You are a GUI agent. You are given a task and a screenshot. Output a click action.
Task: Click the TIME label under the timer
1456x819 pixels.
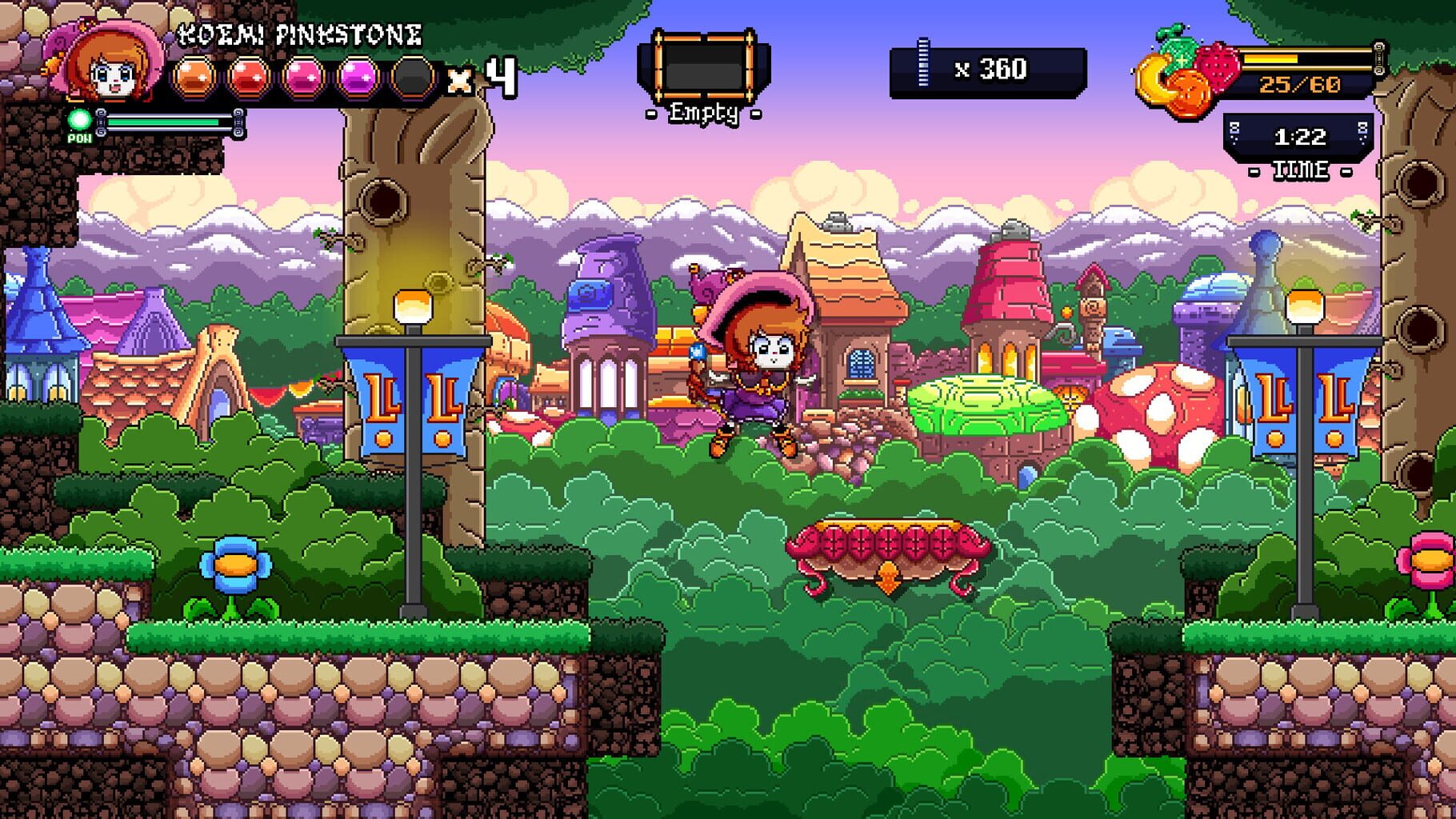pos(1303,170)
